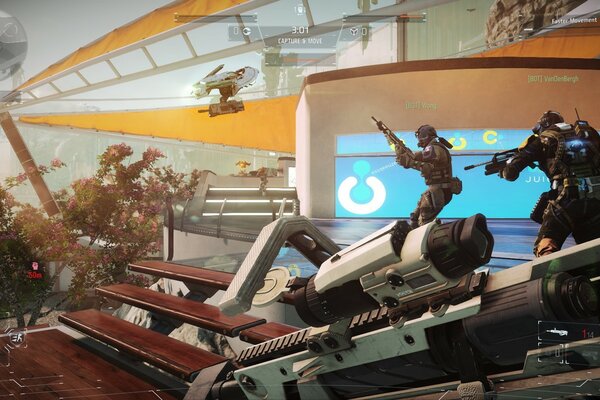Image resolution: width=600 pixels, height=400 pixels.
Task: Click the secondary equipment slot below the rifle
Action: 558,353
